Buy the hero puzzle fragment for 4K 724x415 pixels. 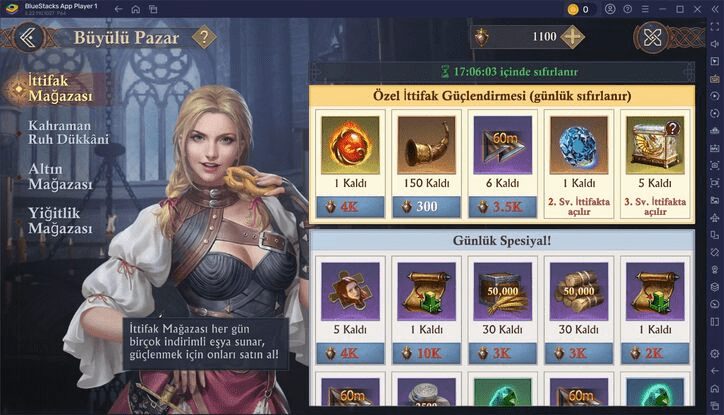pyautogui.click(x=350, y=353)
